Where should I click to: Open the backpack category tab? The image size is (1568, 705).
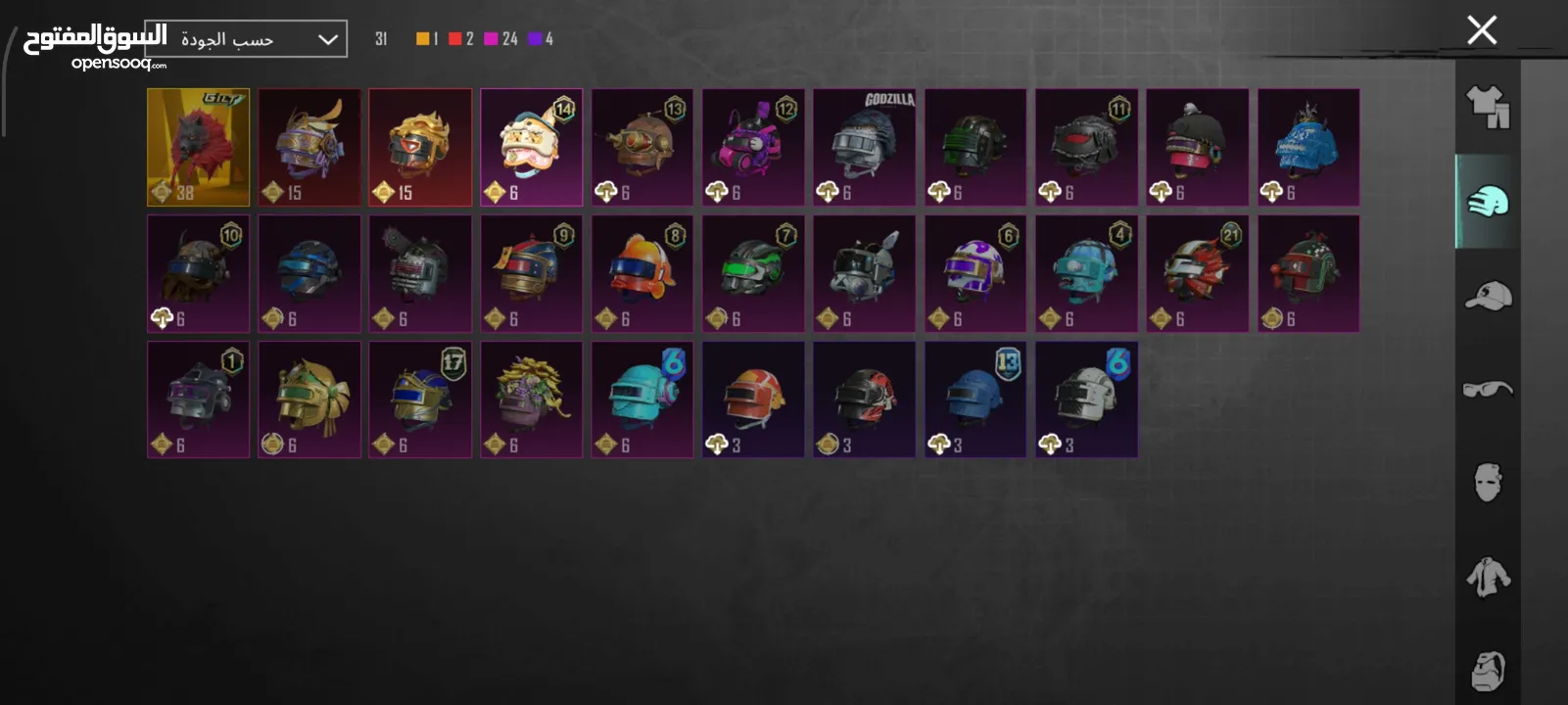pyautogui.click(x=1488, y=671)
